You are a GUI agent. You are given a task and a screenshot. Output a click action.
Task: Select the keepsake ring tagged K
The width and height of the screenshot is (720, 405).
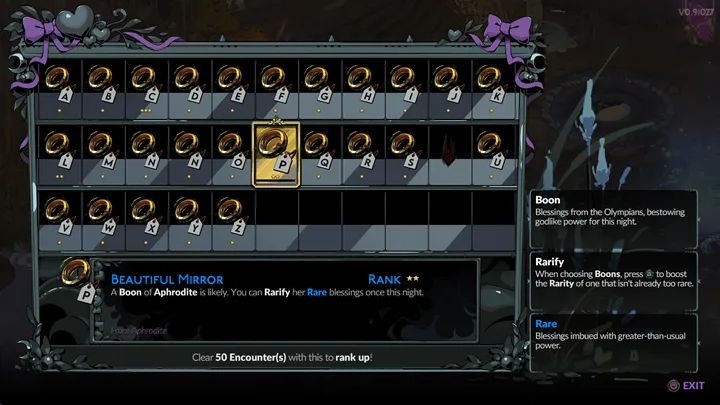point(490,83)
